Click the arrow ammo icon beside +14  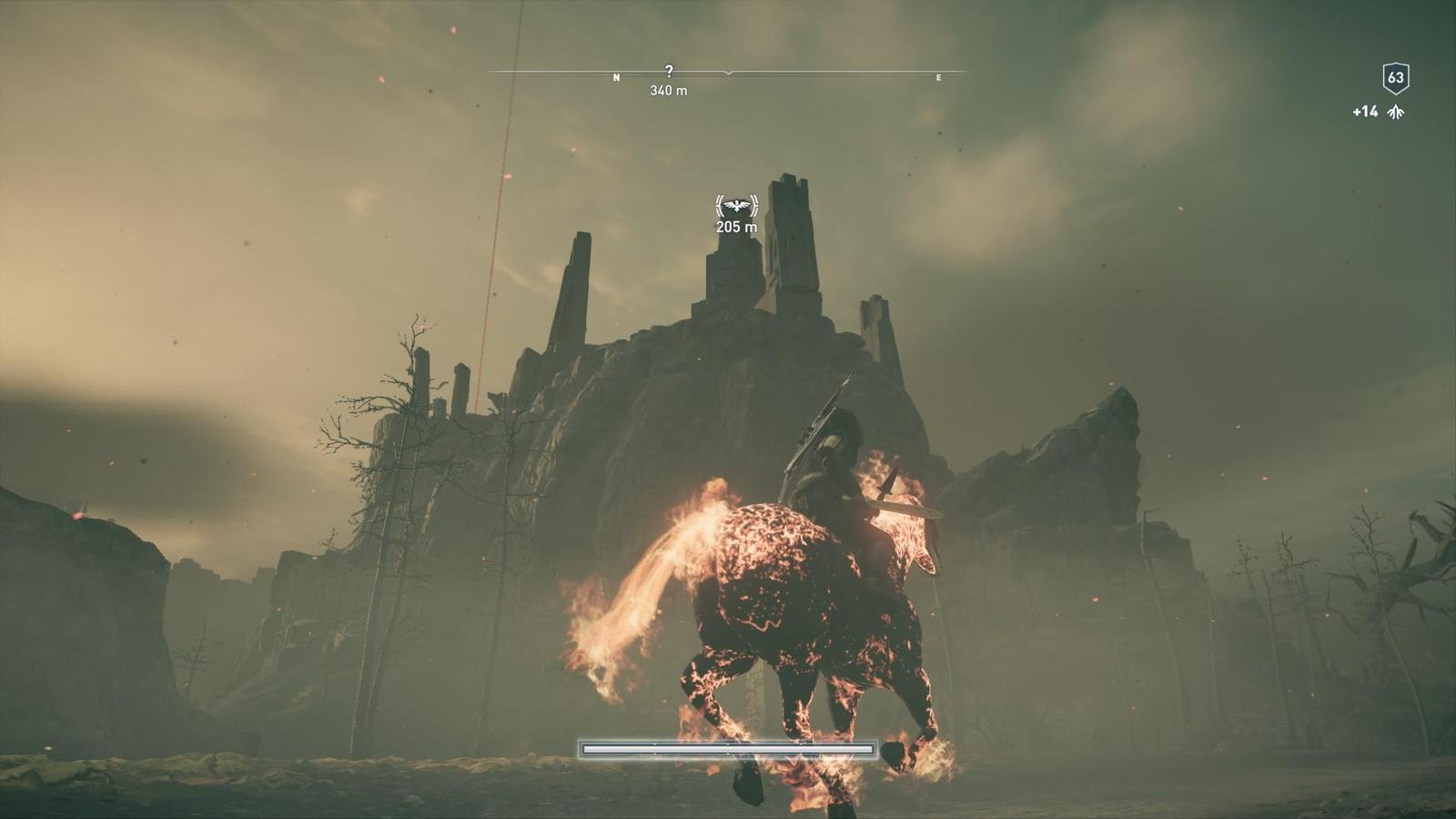point(1396,112)
